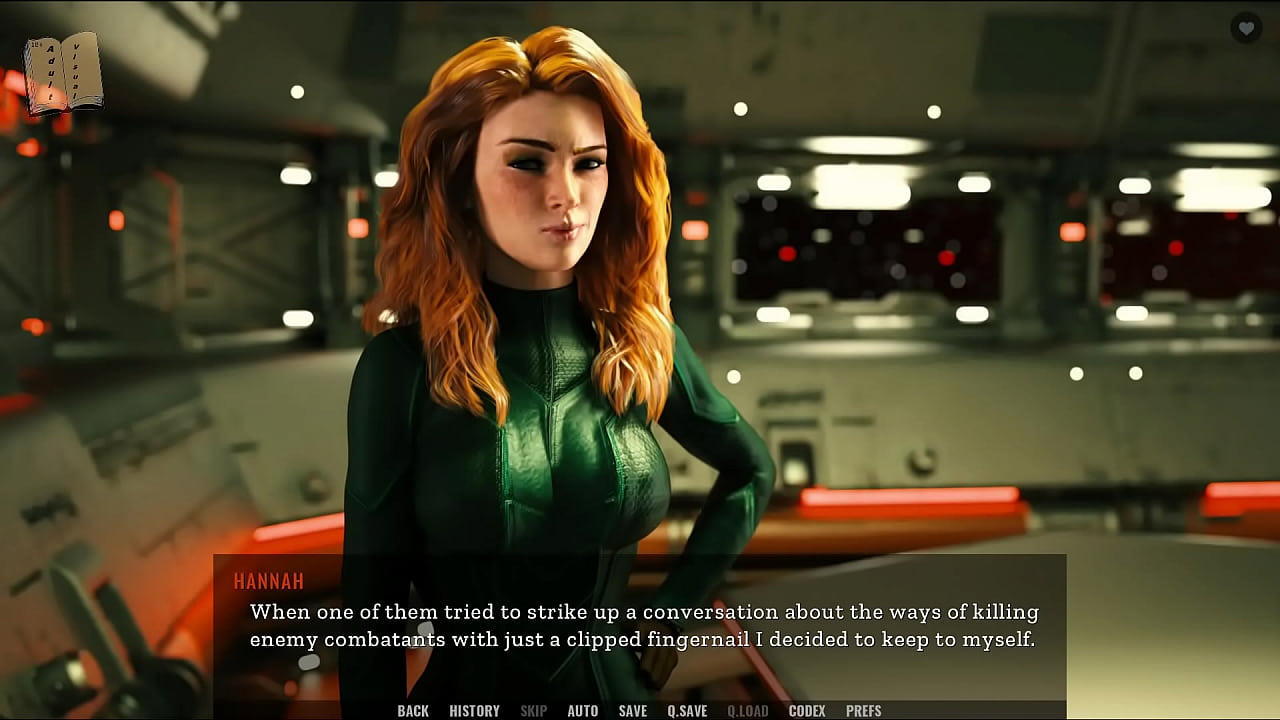Quick save with Q.Save
1280x720 pixels.
click(687, 711)
